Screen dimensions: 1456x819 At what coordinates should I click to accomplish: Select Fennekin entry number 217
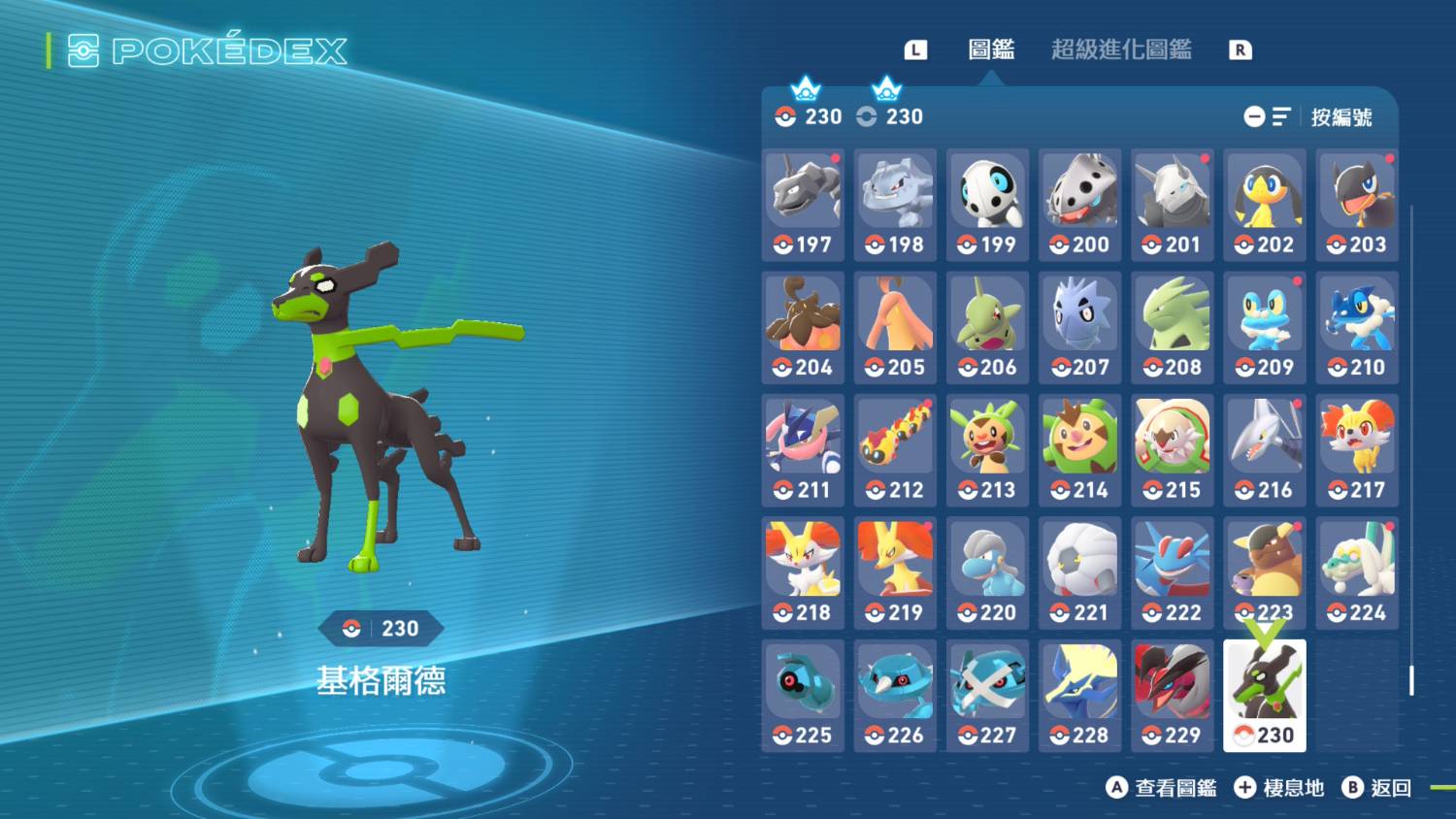pos(1357,450)
